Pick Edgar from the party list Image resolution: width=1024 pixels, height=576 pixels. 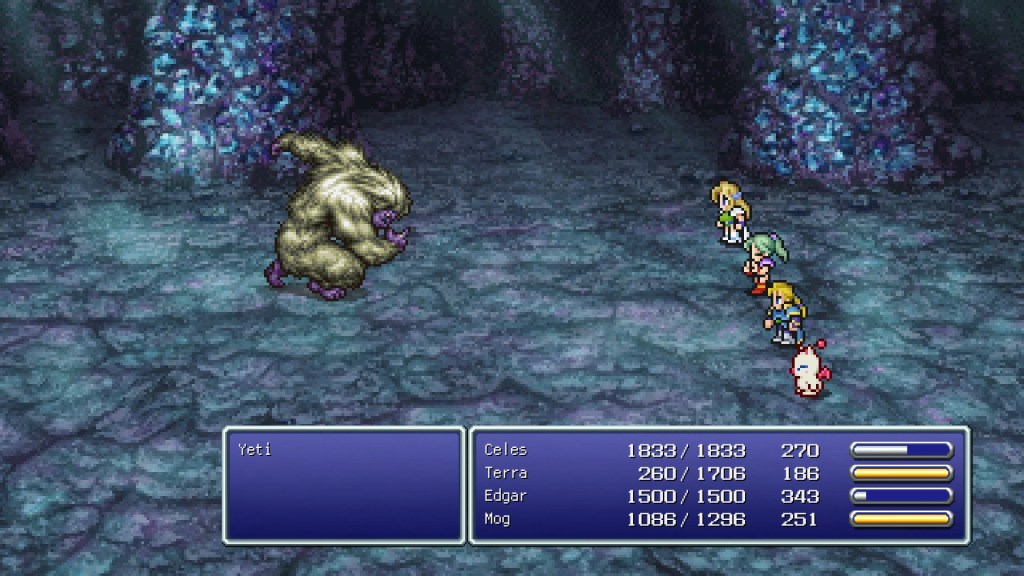click(505, 496)
